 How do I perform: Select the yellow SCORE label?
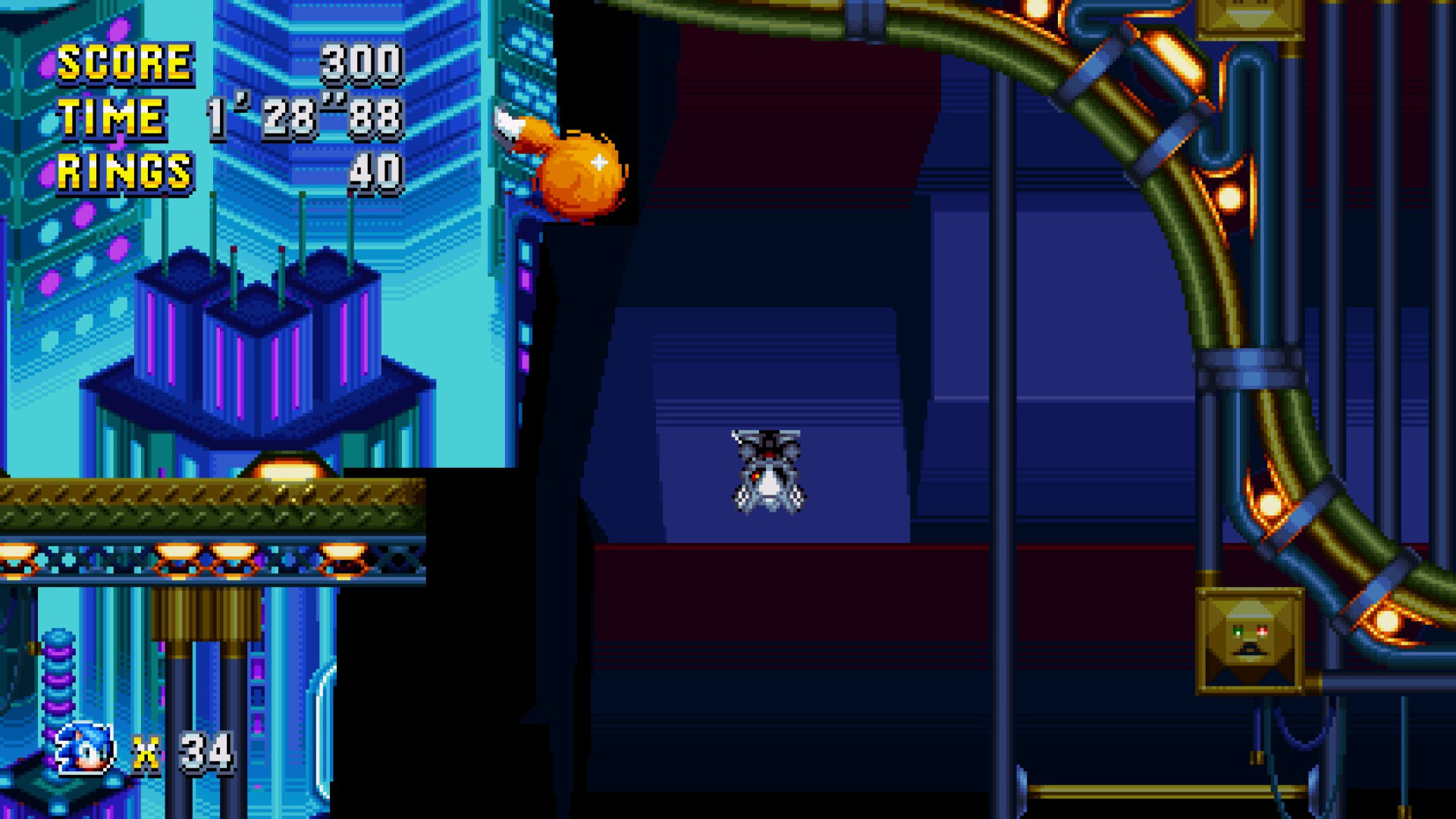pos(125,64)
